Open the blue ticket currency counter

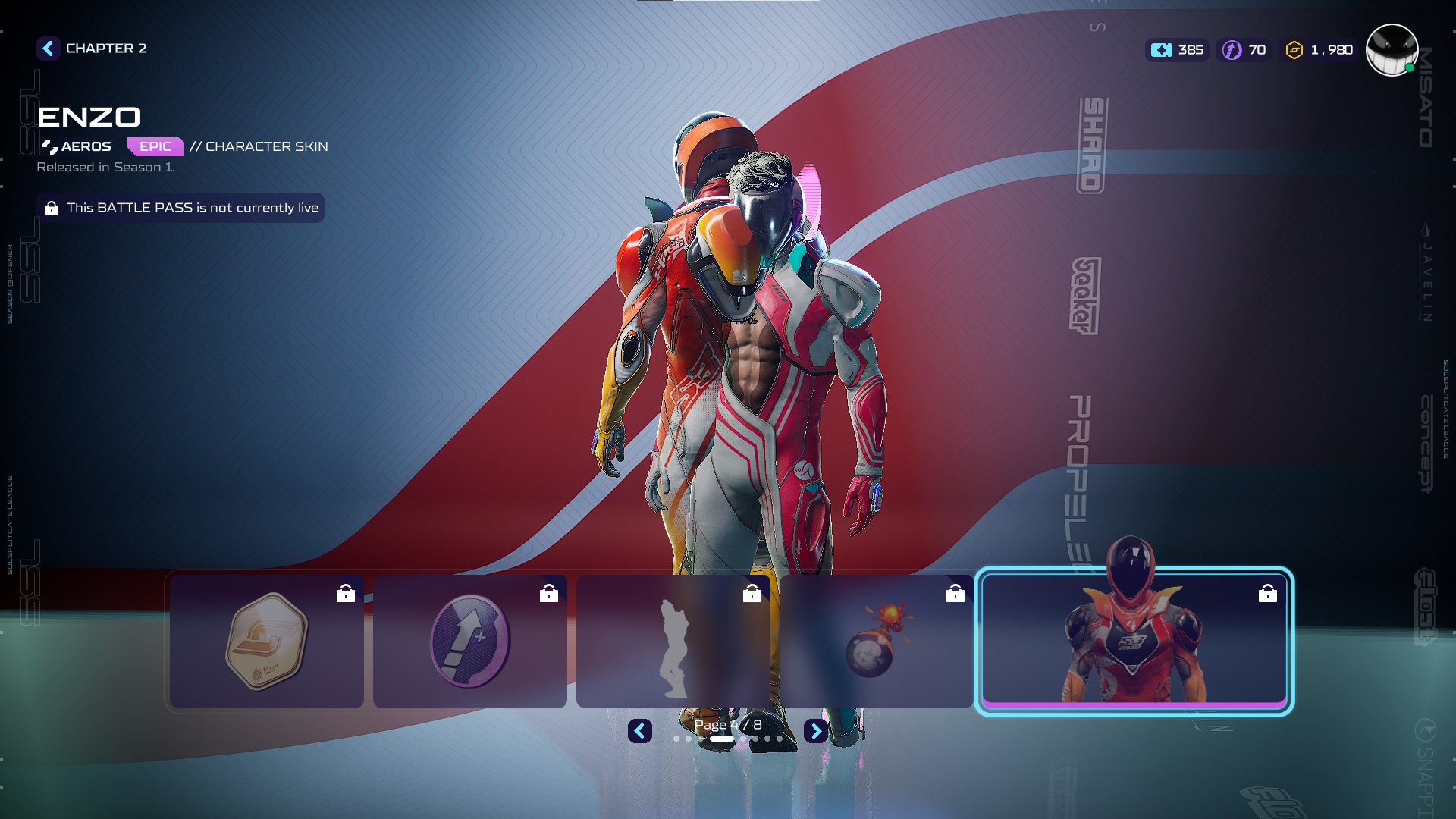pos(1177,50)
